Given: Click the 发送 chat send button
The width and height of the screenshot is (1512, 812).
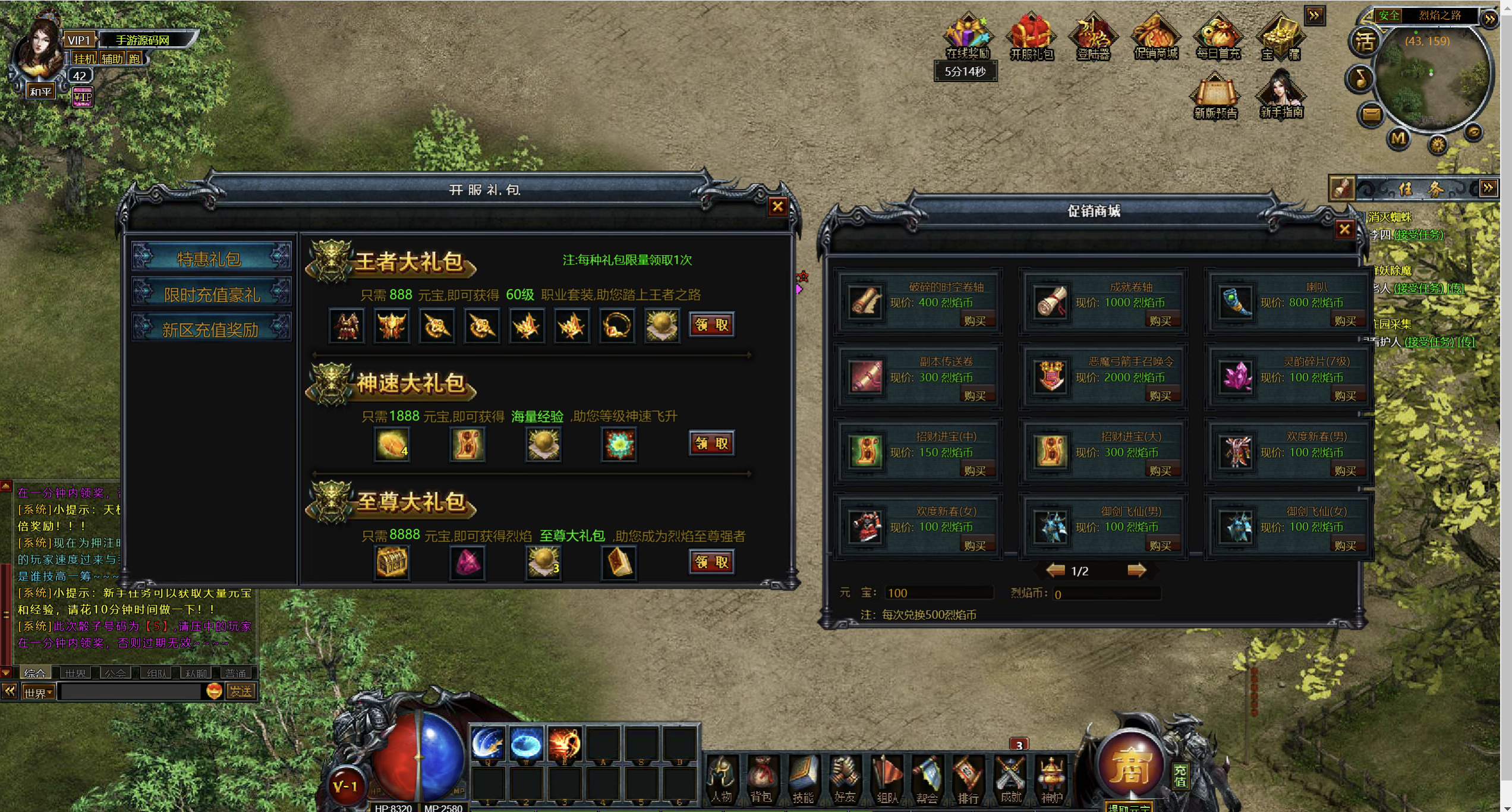Looking at the screenshot, I should pos(241,691).
